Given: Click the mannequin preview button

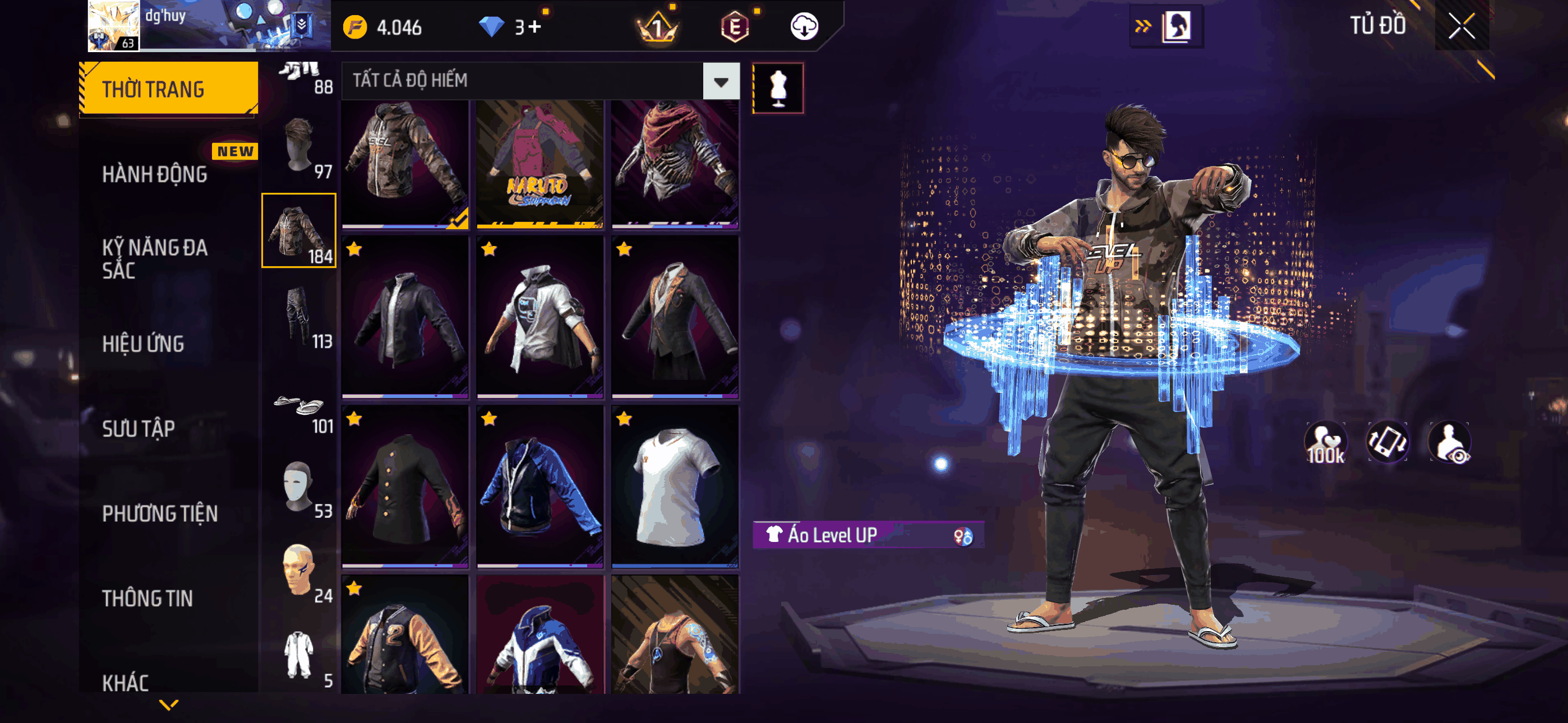Looking at the screenshot, I should (x=777, y=88).
